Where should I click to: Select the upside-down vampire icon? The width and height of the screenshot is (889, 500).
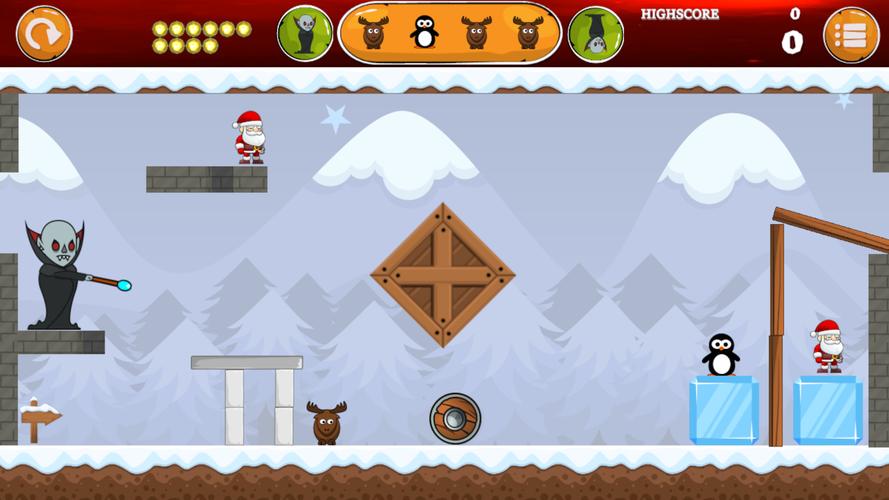tap(596, 34)
